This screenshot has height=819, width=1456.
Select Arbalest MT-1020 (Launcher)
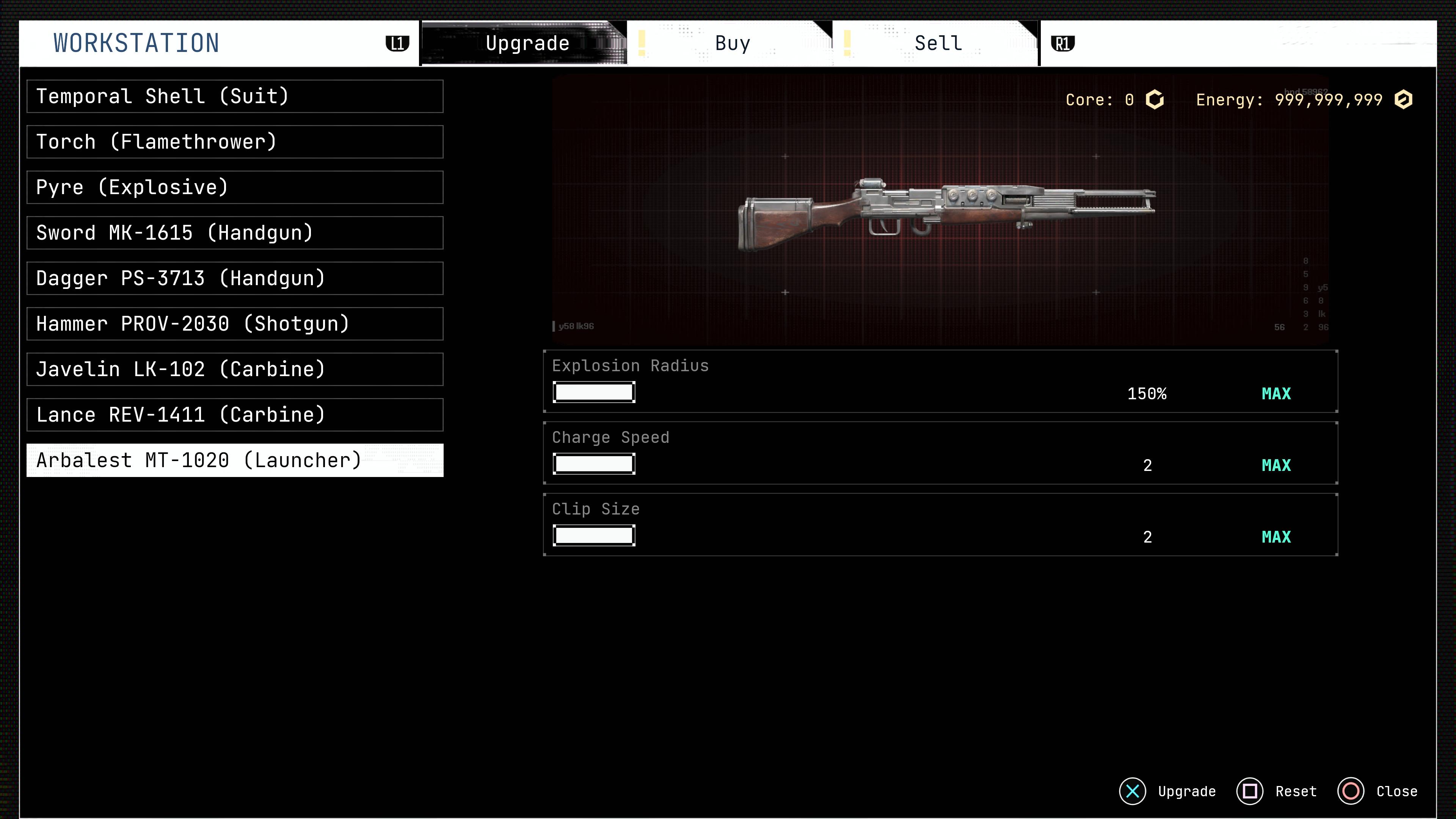point(235,461)
